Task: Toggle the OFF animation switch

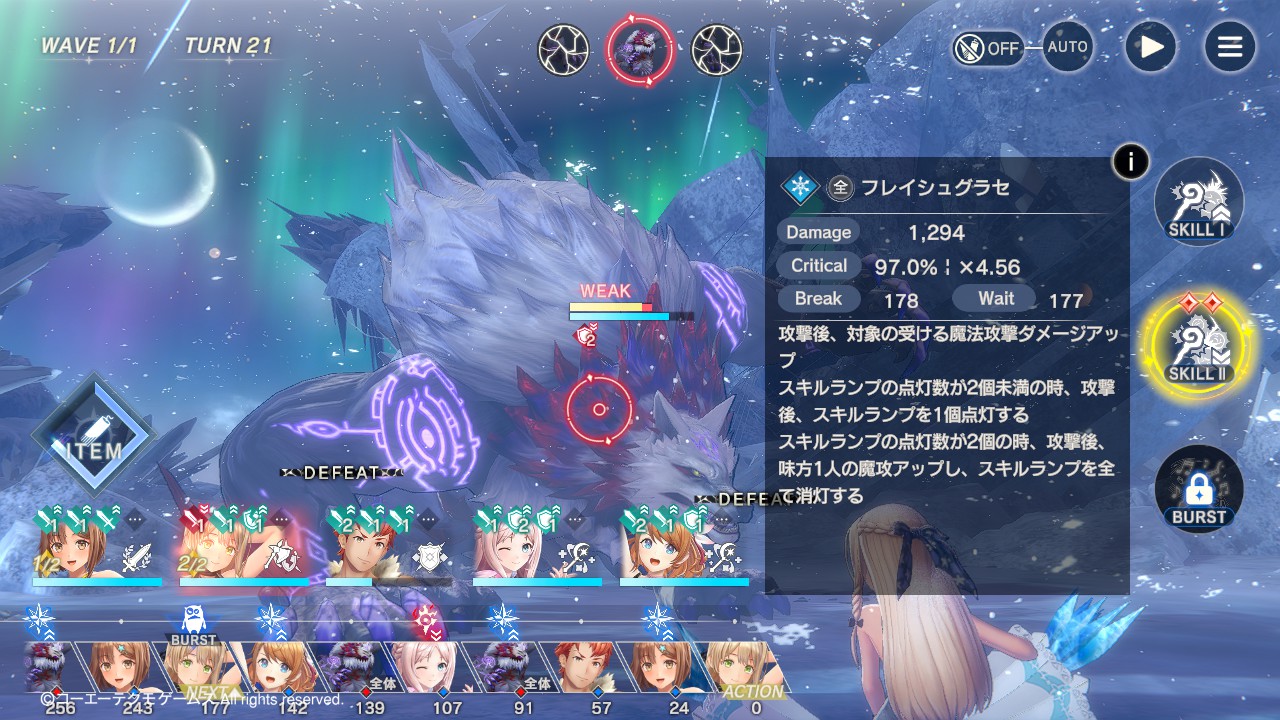Action: (988, 47)
